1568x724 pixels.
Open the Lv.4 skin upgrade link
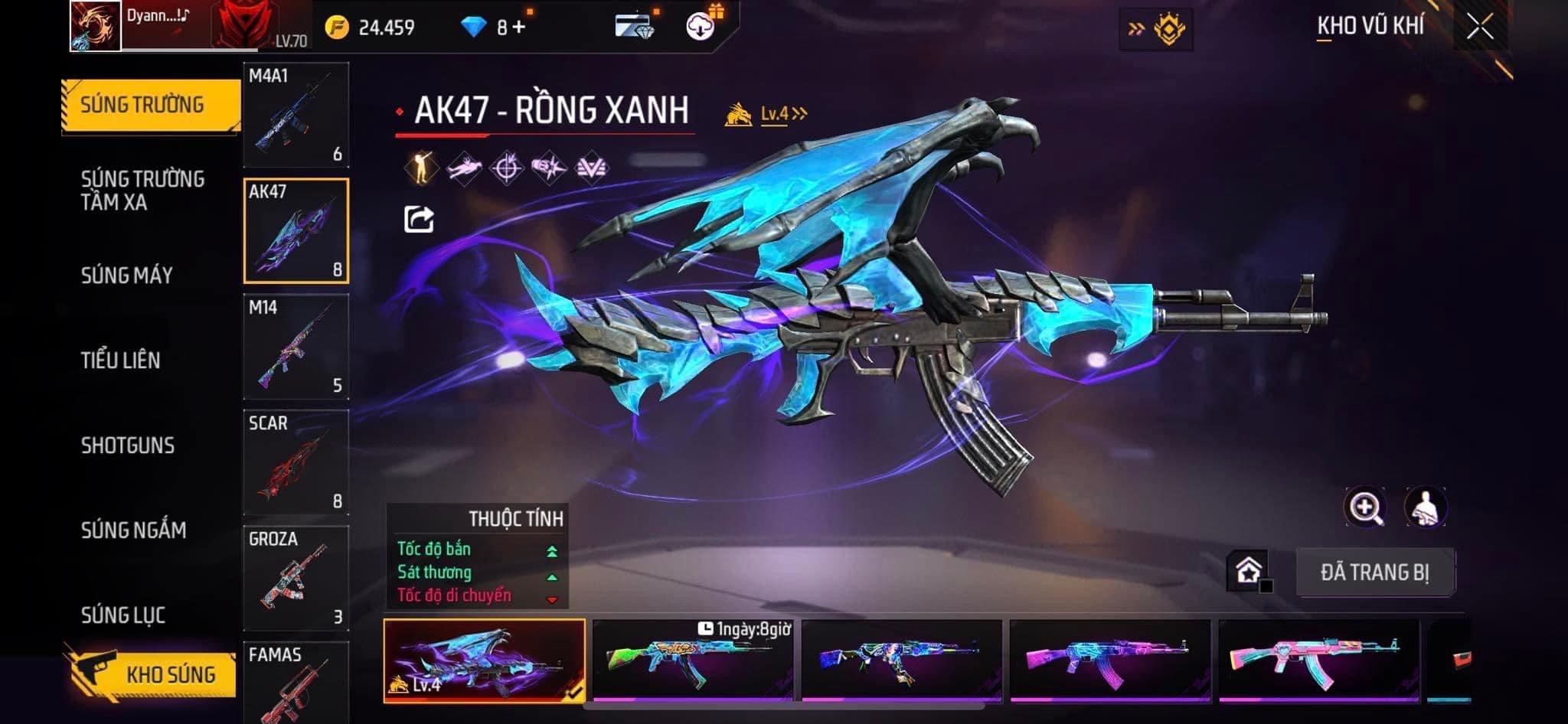tap(781, 114)
